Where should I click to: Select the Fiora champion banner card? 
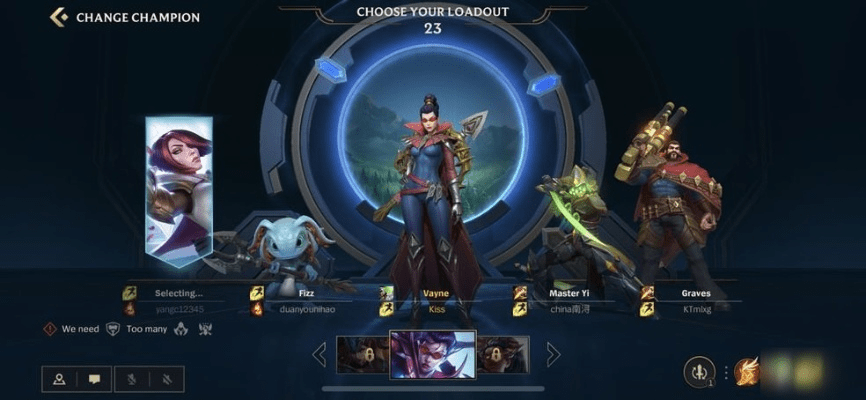179,190
